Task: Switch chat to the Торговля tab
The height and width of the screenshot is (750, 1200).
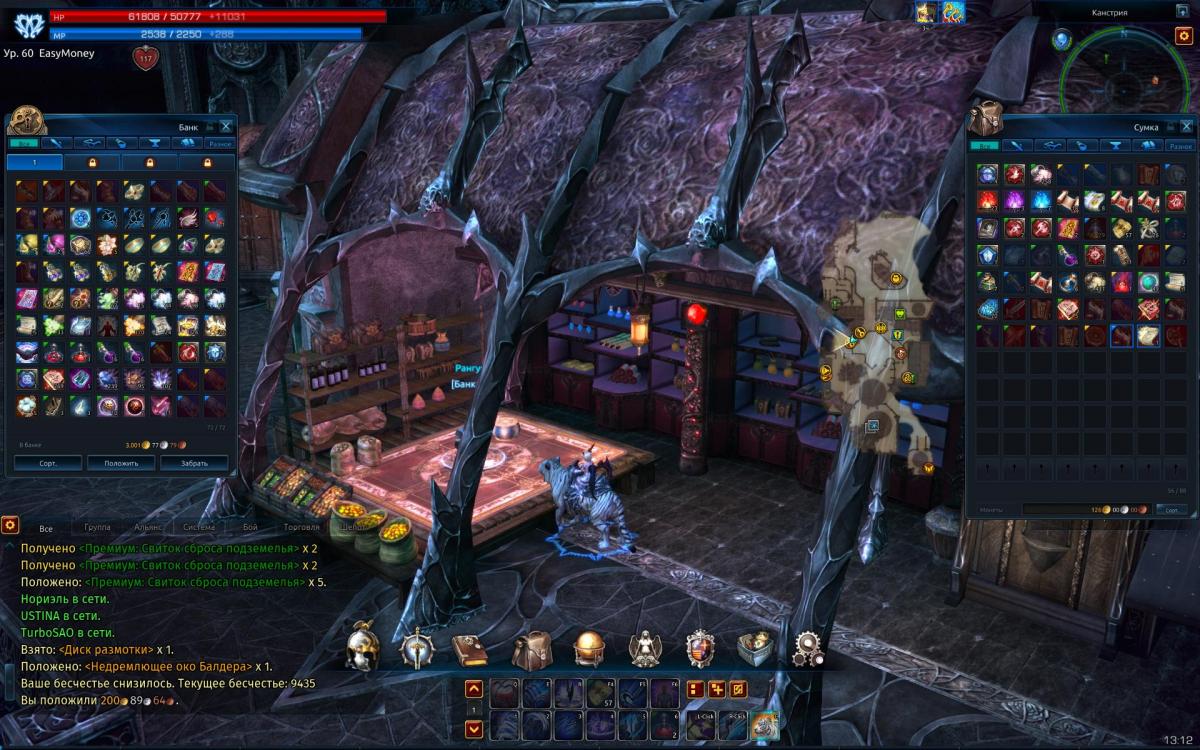Action: point(302,527)
